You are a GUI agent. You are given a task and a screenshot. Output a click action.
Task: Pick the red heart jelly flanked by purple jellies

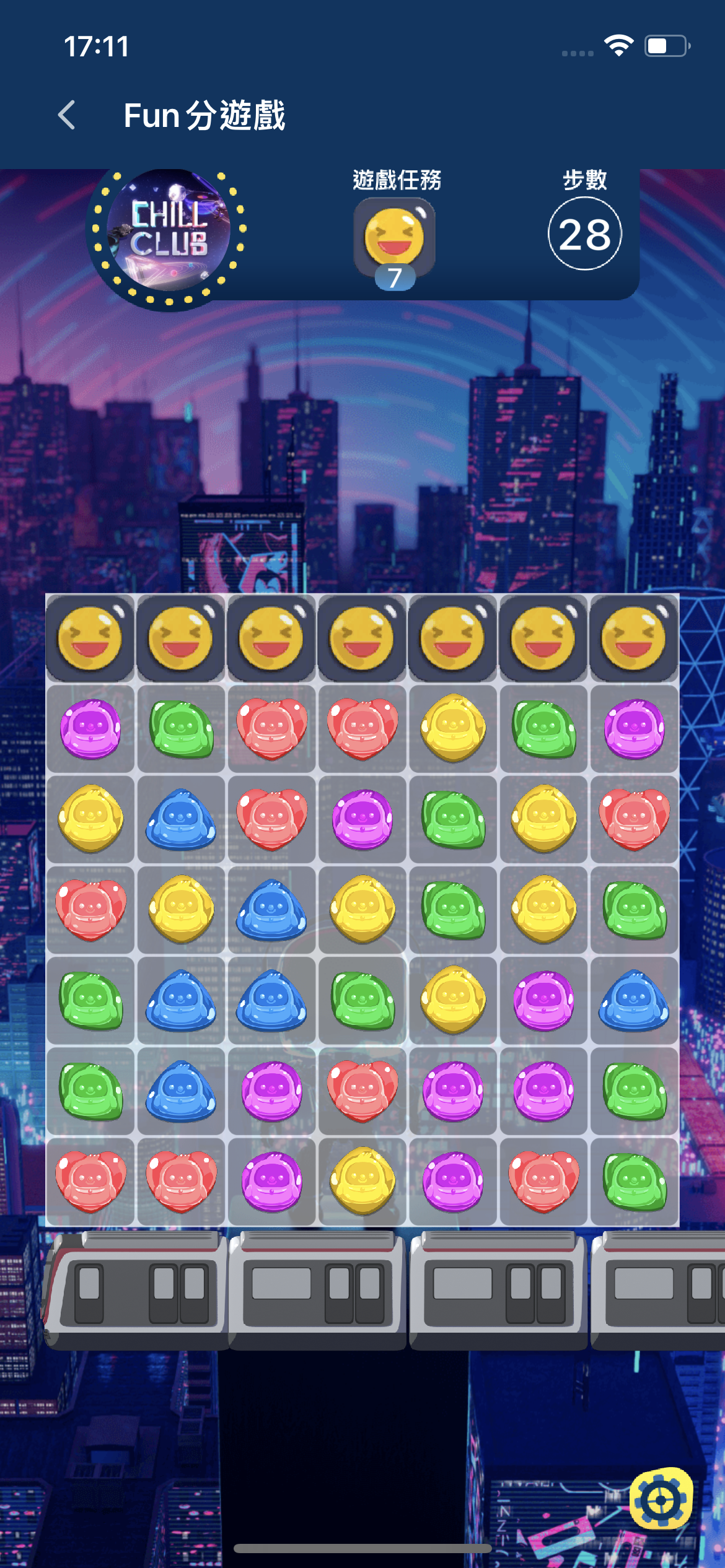362,1091
